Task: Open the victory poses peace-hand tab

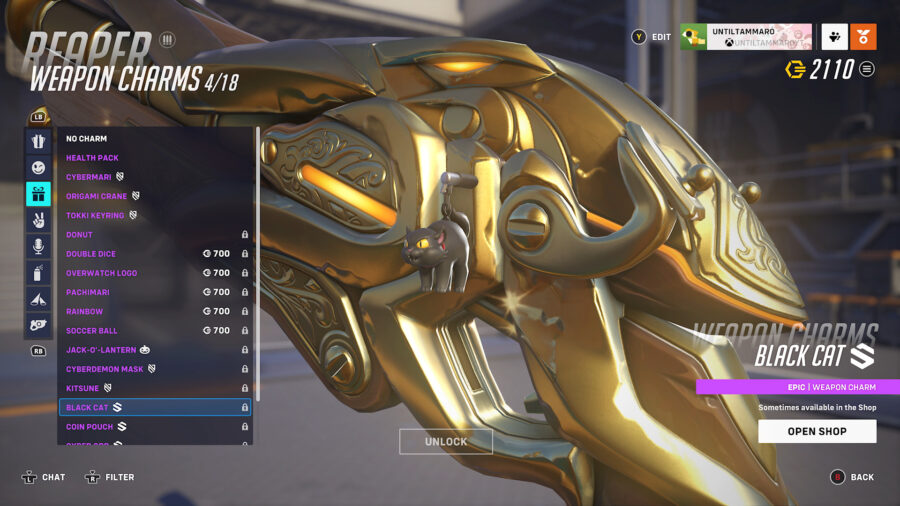Action: (38, 220)
